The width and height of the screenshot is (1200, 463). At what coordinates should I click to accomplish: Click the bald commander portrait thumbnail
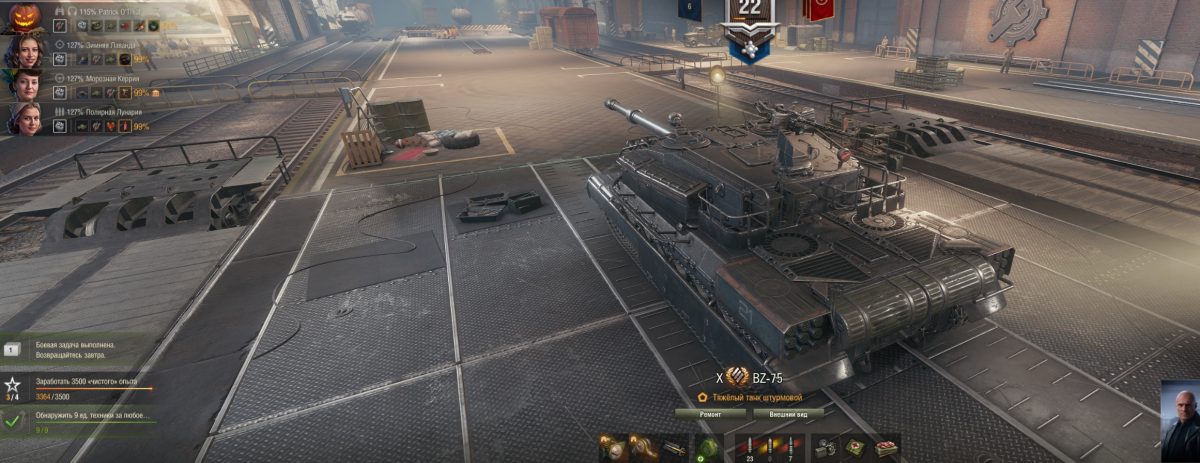[x=1180, y=420]
